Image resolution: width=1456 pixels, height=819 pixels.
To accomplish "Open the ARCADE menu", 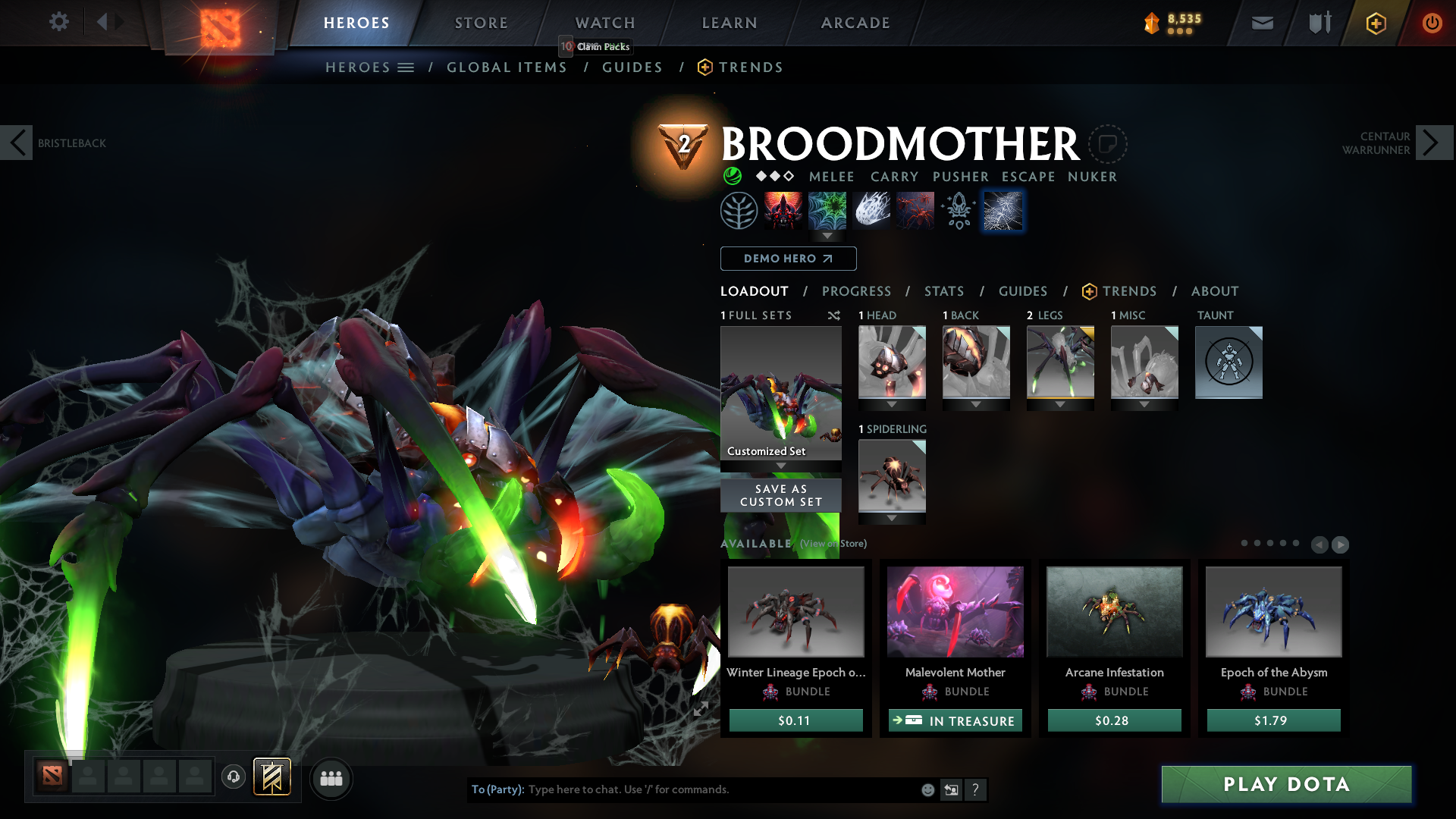I will (855, 23).
